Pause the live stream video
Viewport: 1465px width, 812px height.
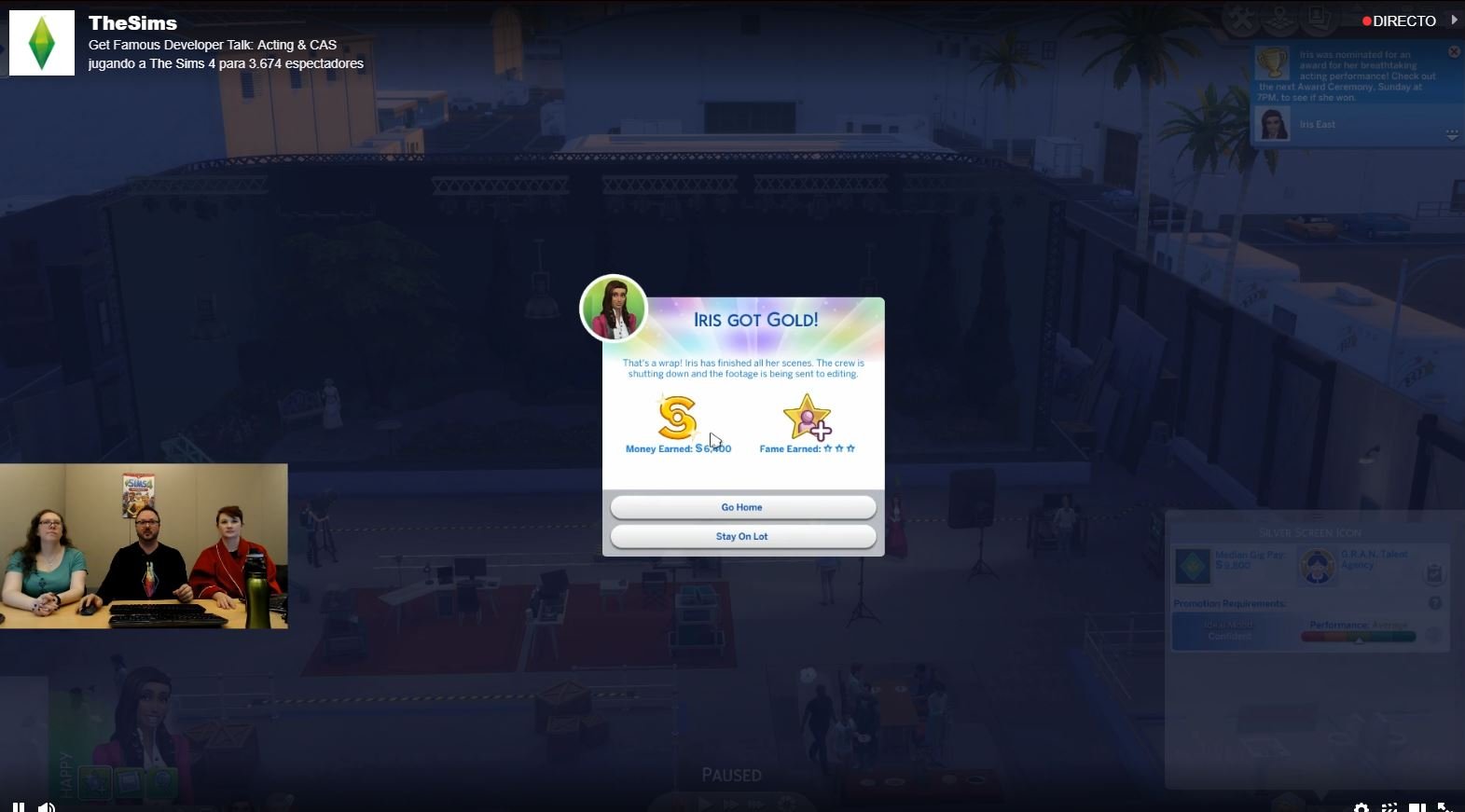(x=18, y=806)
